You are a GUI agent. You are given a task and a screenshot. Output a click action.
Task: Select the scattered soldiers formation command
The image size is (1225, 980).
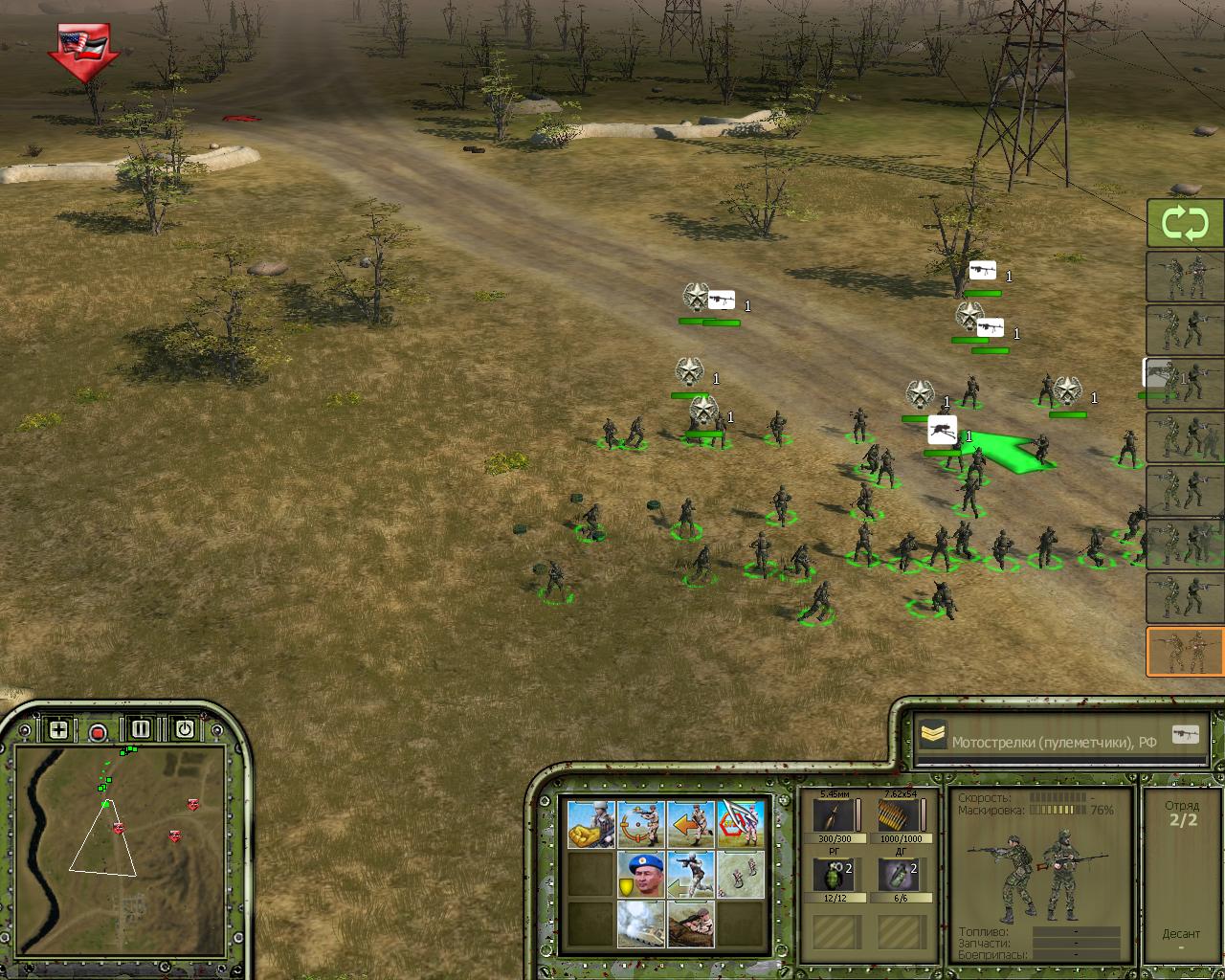(x=742, y=875)
